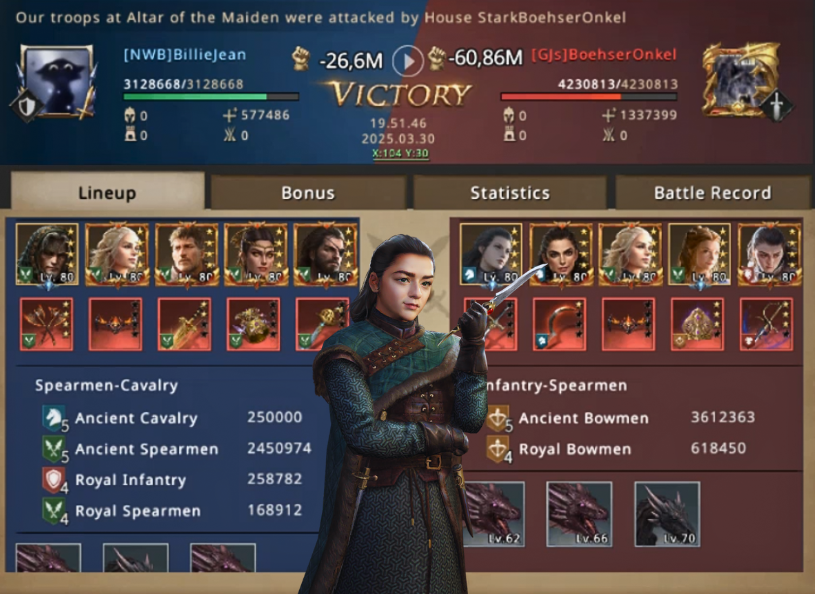The image size is (815, 594).
Task: Switch to the Lineup tab
Action: pyautogui.click(x=107, y=193)
